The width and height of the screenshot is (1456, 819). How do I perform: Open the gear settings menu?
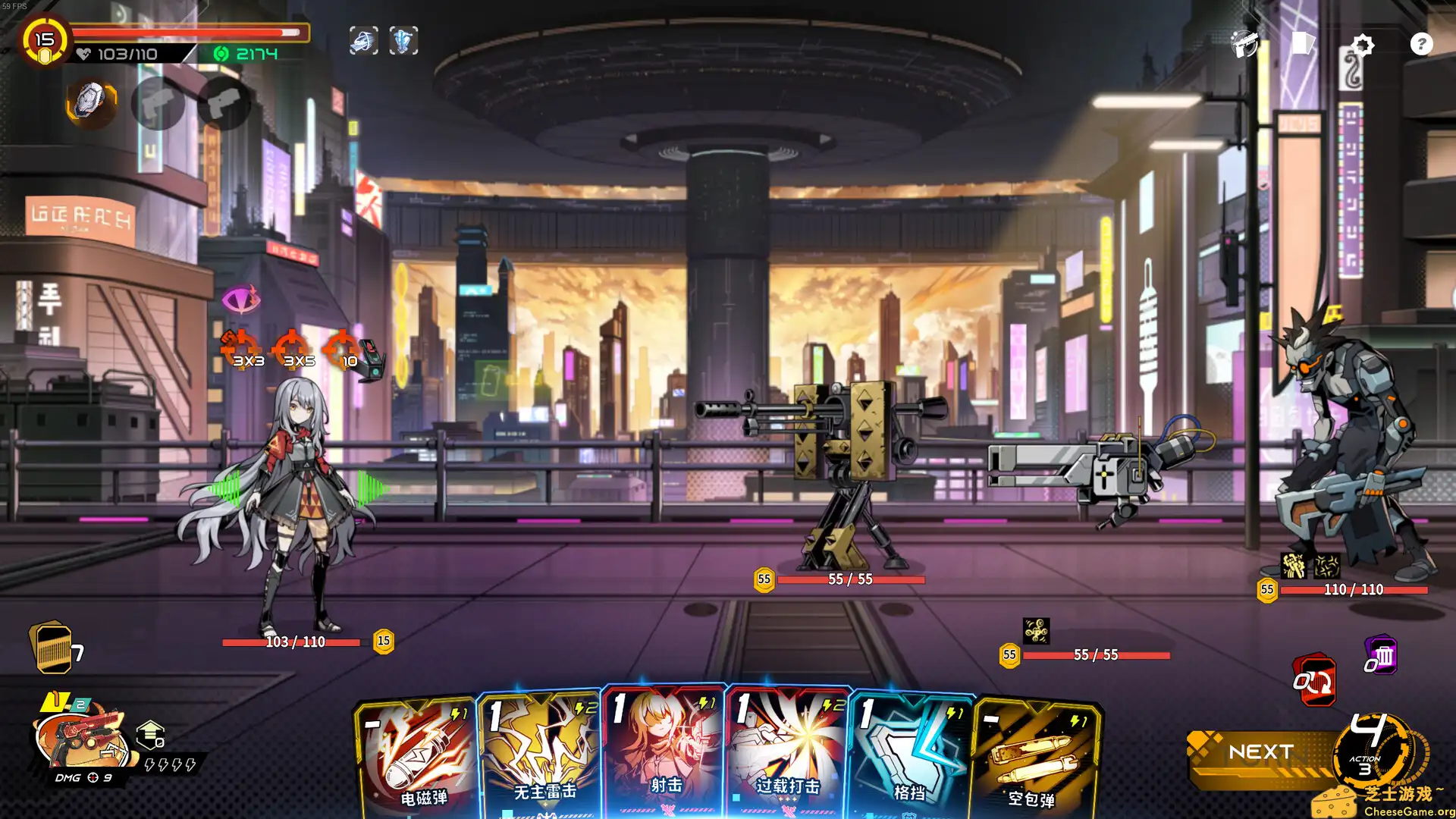(1362, 45)
